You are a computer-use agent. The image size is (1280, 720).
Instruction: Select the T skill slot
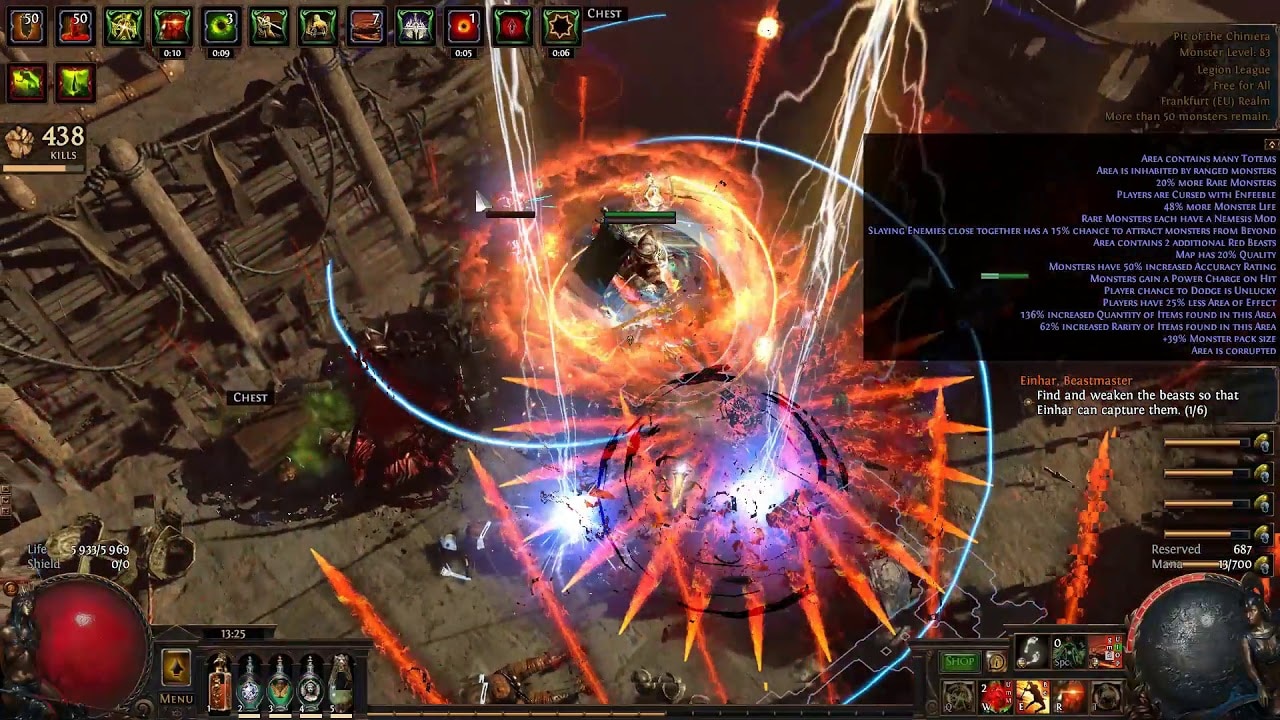pos(1106,695)
